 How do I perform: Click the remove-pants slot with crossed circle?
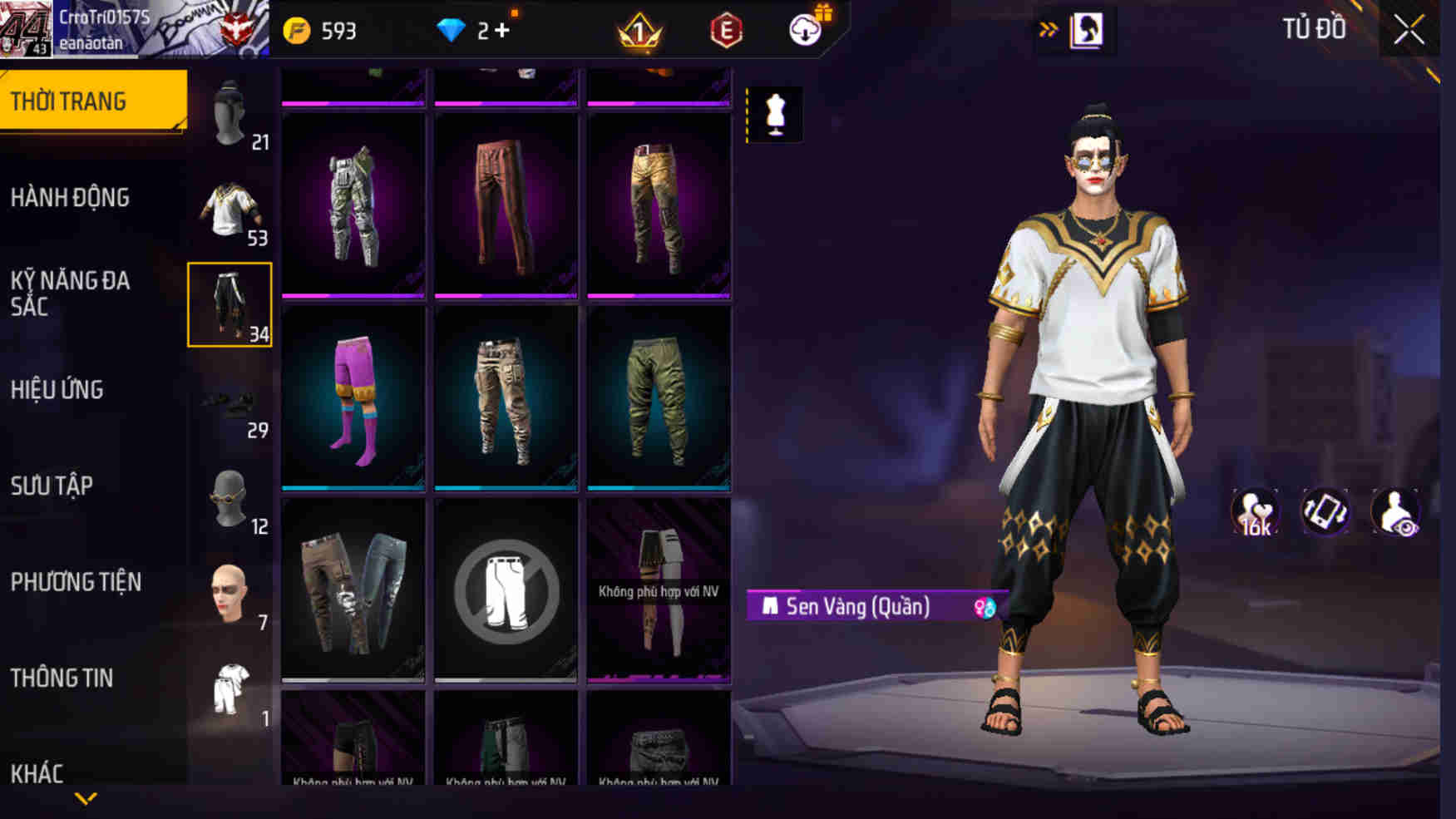tap(506, 590)
